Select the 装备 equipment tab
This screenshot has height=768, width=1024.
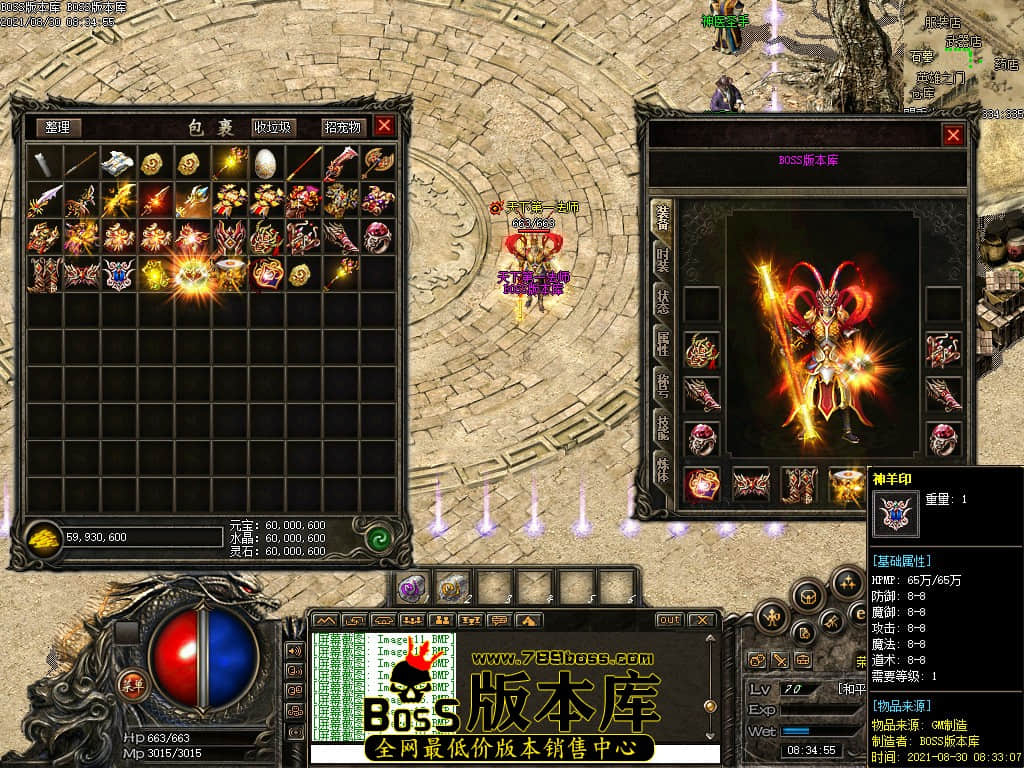(662, 217)
